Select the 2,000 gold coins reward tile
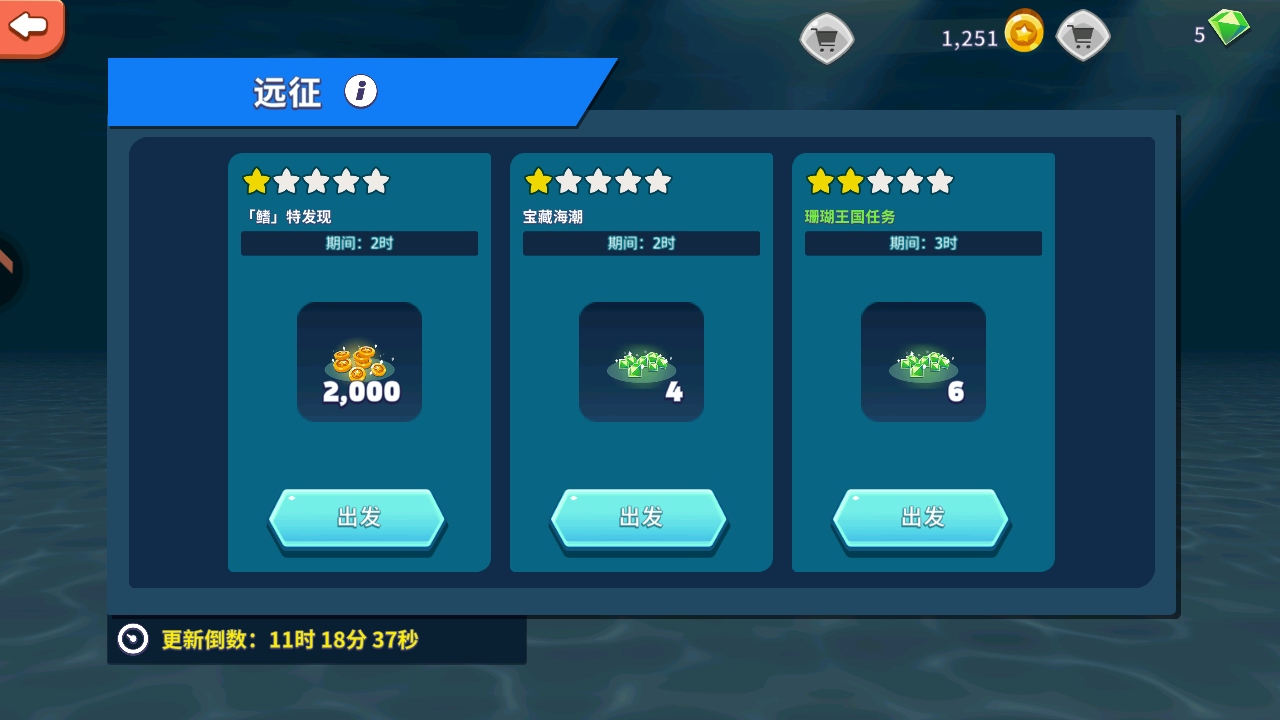This screenshot has width=1280, height=720. click(359, 362)
